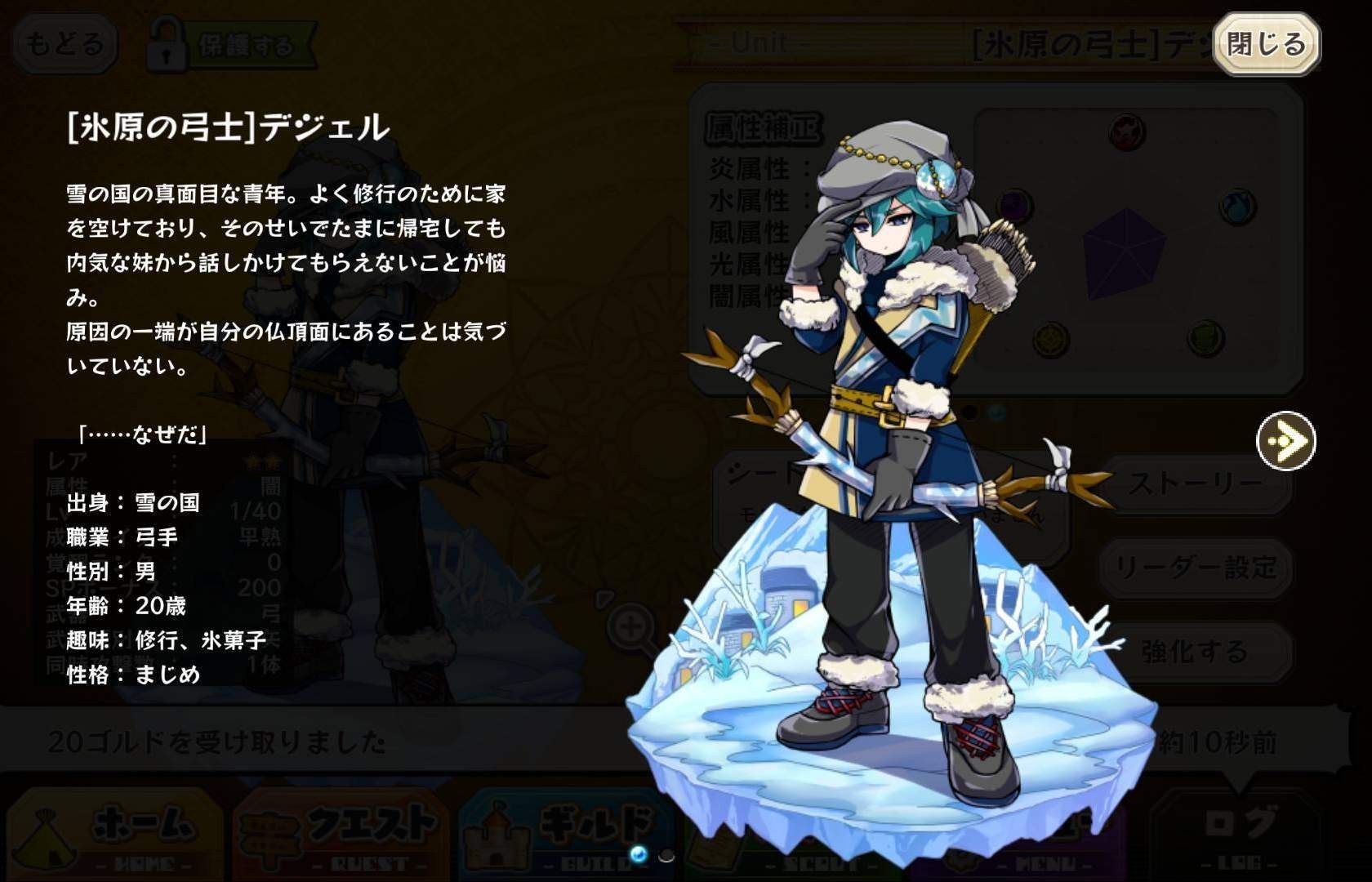Close the character profile with 閉じる

[1266, 44]
